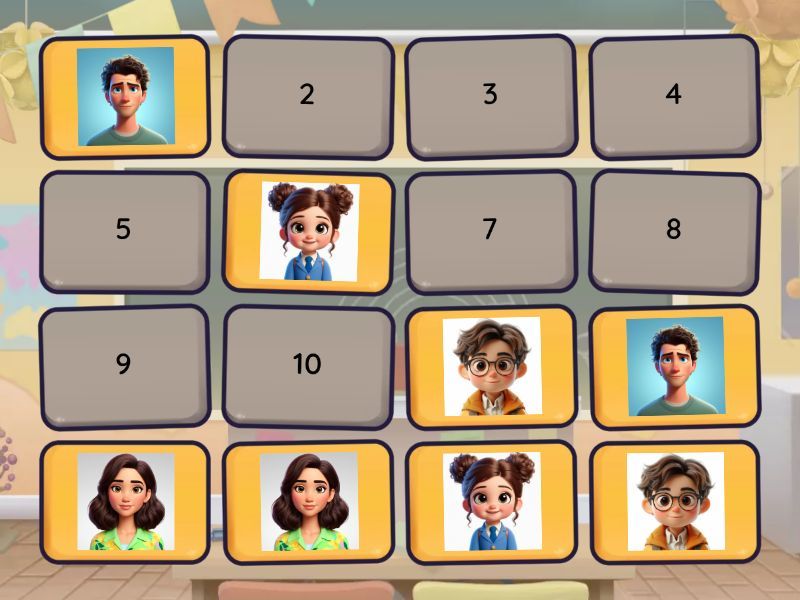Choose the card labeled 7

[x=490, y=231]
